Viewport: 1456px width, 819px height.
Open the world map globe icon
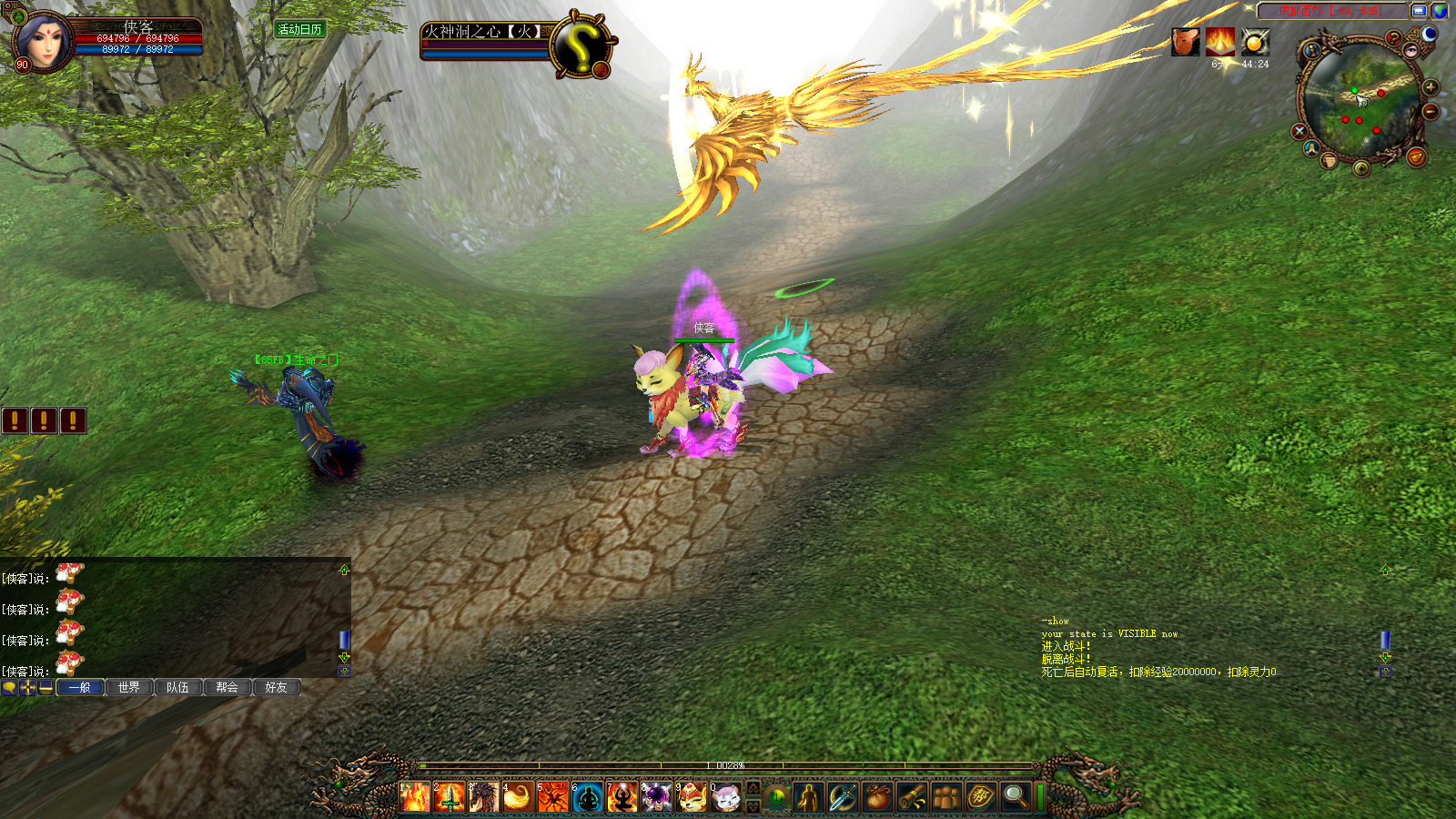[x=1440, y=11]
